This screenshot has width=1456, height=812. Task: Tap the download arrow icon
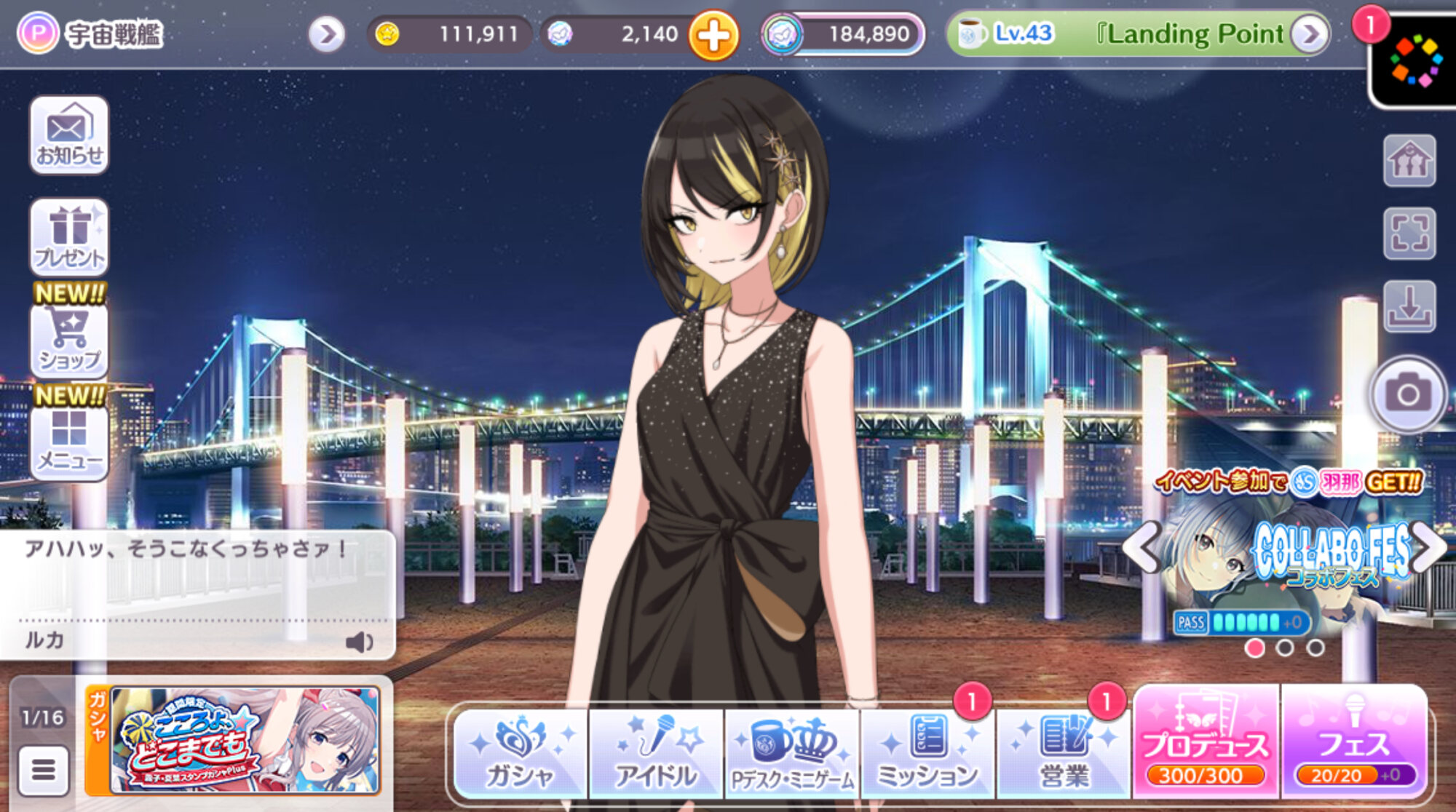[x=1409, y=306]
